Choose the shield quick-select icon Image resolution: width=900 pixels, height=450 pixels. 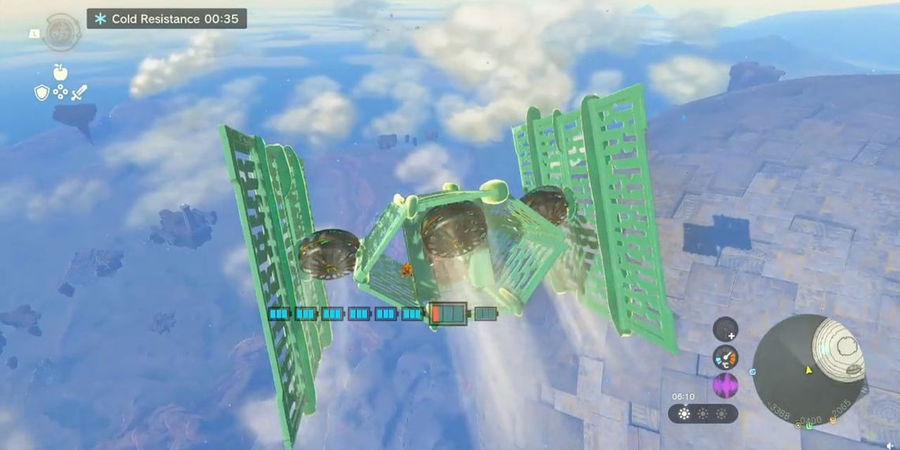tap(42, 92)
